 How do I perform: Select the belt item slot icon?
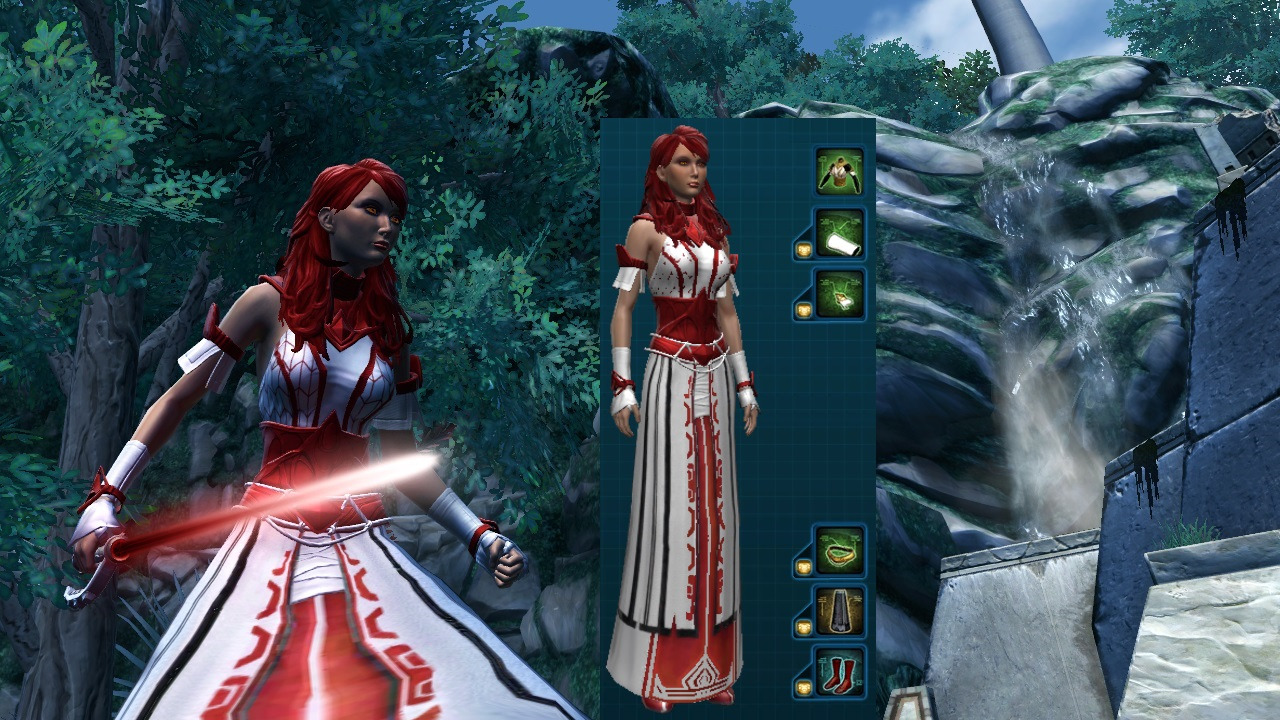840,550
